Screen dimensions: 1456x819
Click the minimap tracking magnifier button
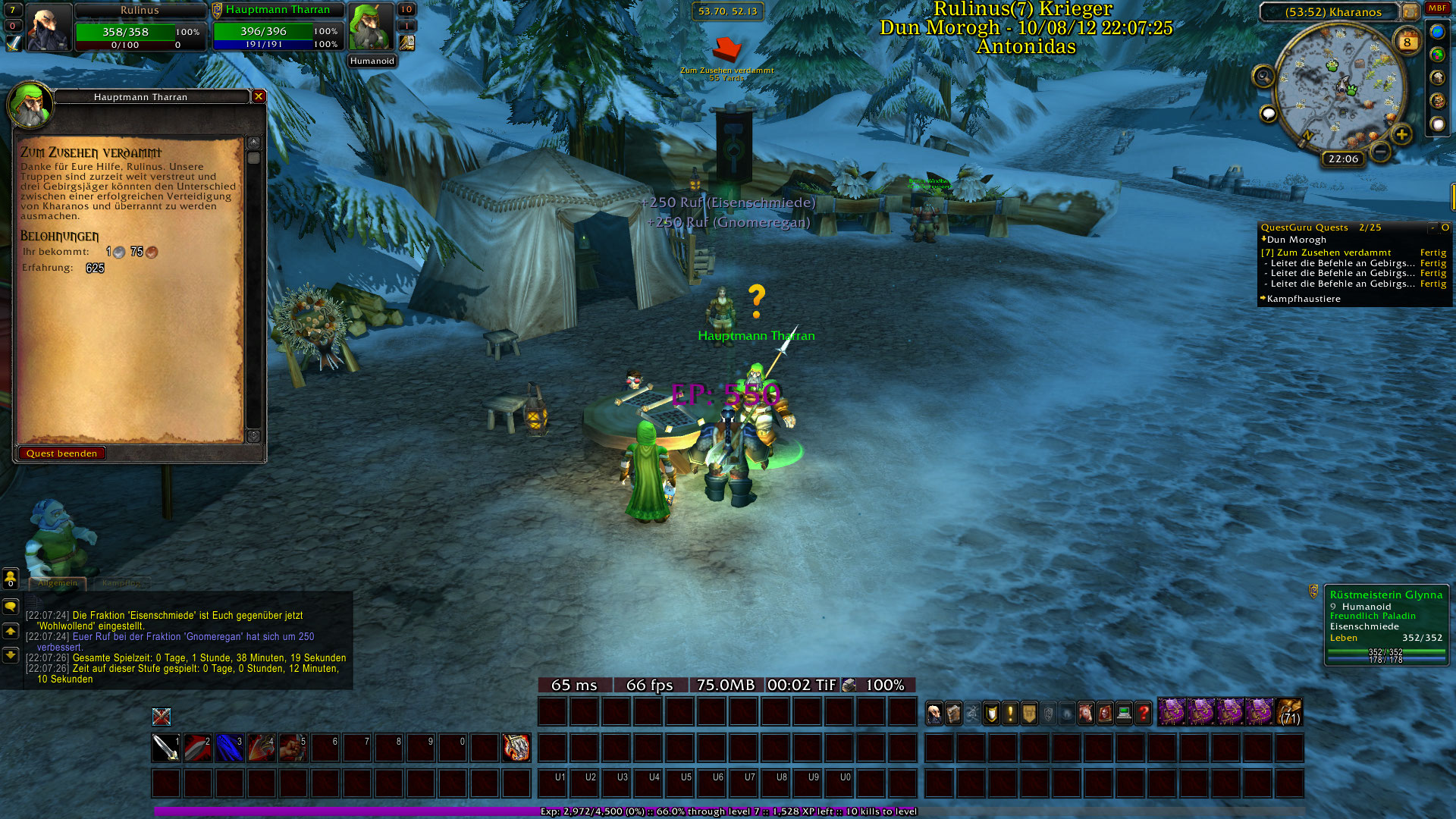click(x=1263, y=76)
